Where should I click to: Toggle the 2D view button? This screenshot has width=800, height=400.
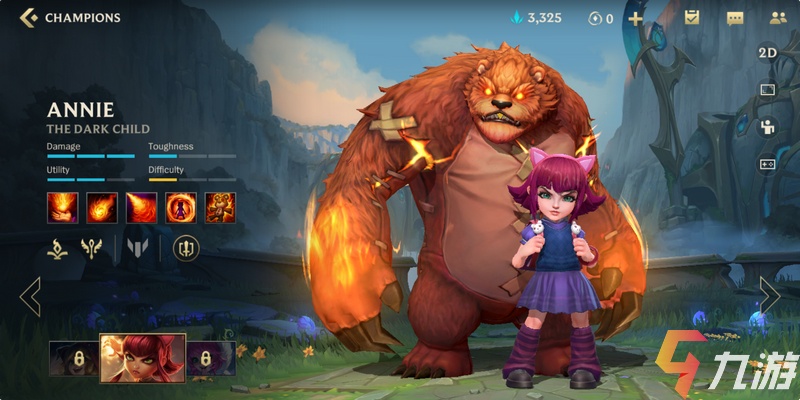click(x=767, y=53)
